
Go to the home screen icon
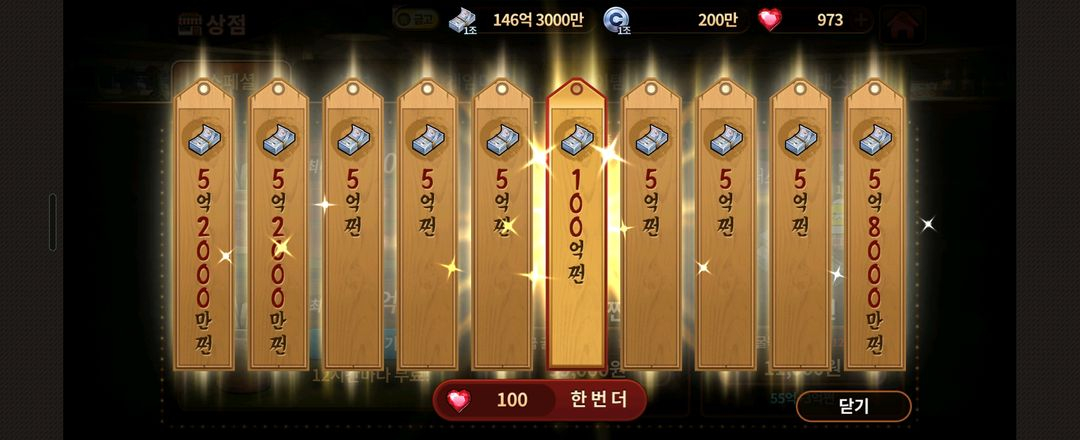(x=902, y=22)
